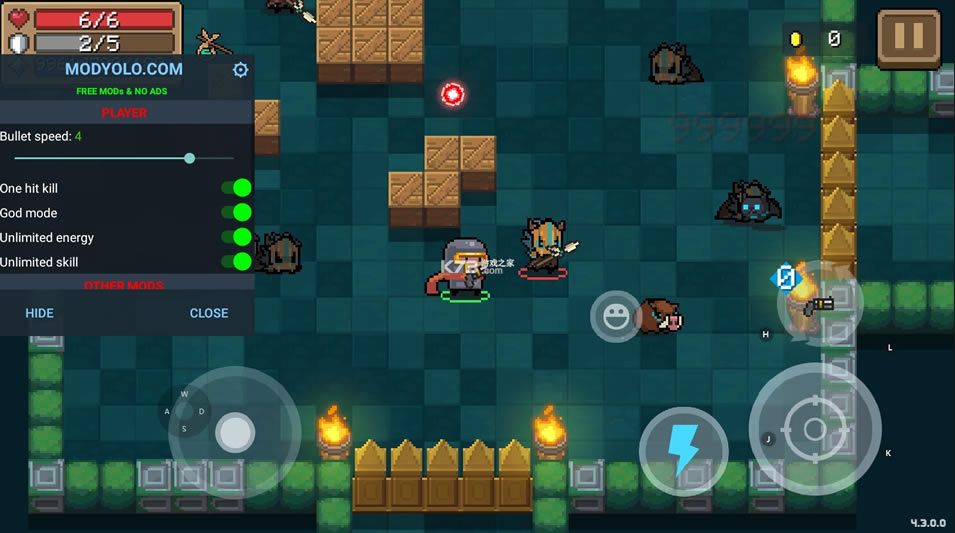Close the MODYOLO mod menu
The height and width of the screenshot is (533, 955).
point(209,313)
